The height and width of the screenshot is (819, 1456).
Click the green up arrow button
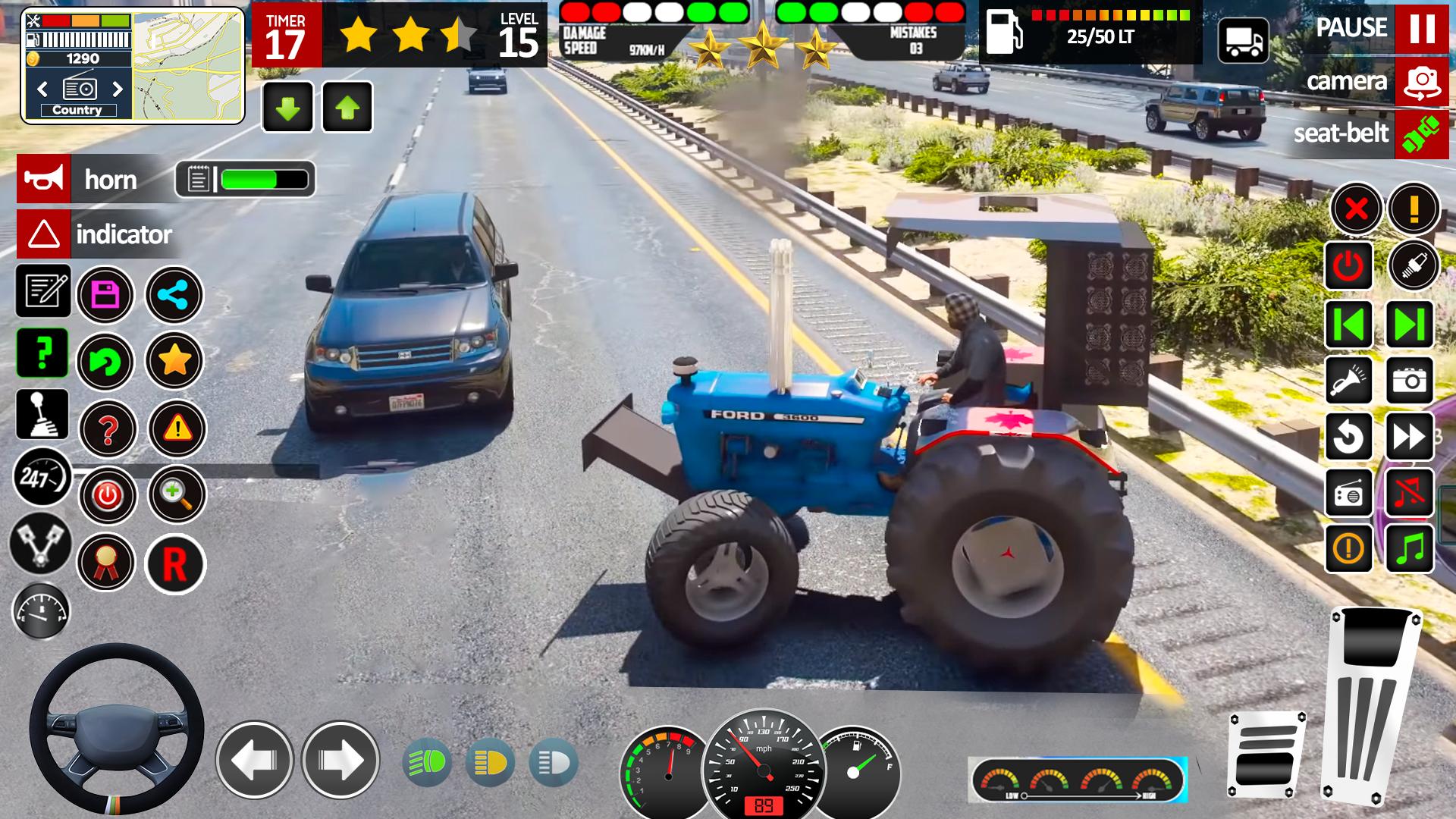[x=347, y=108]
